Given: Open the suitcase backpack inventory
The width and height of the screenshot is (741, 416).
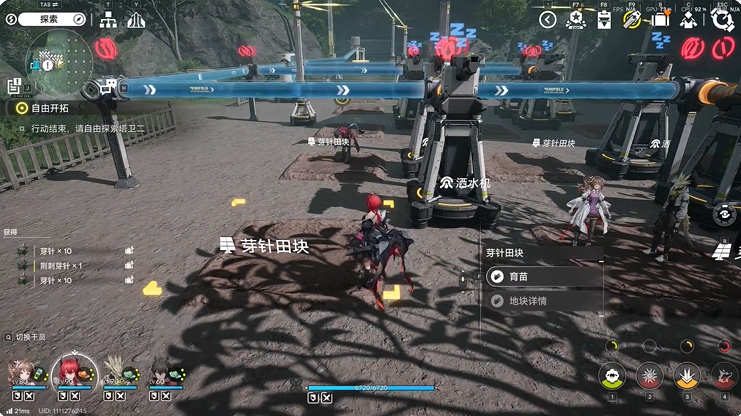Looking at the screenshot, I should point(660,19).
